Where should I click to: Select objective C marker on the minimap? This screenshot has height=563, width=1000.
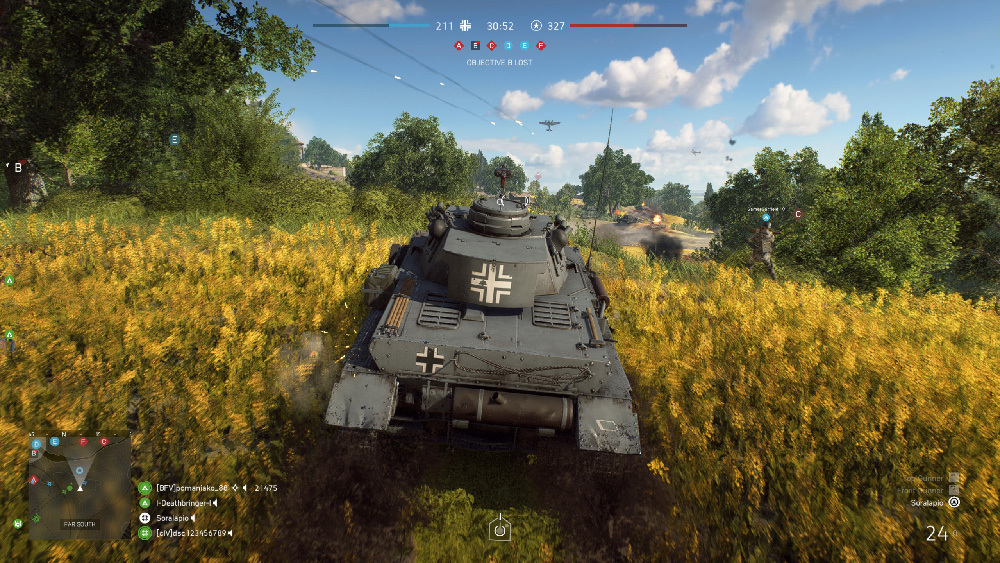pos(103,441)
